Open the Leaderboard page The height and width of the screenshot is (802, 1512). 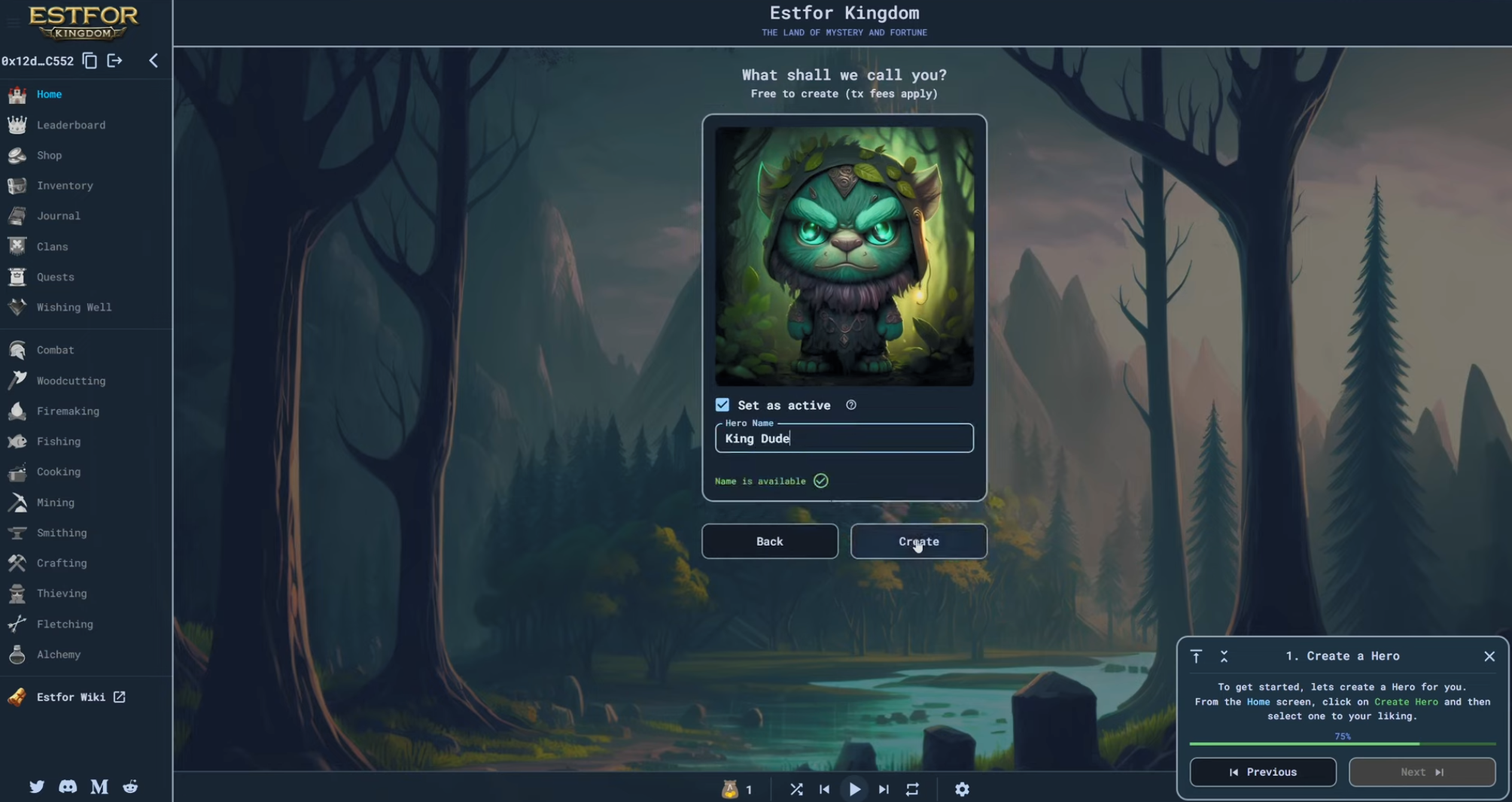pos(71,125)
